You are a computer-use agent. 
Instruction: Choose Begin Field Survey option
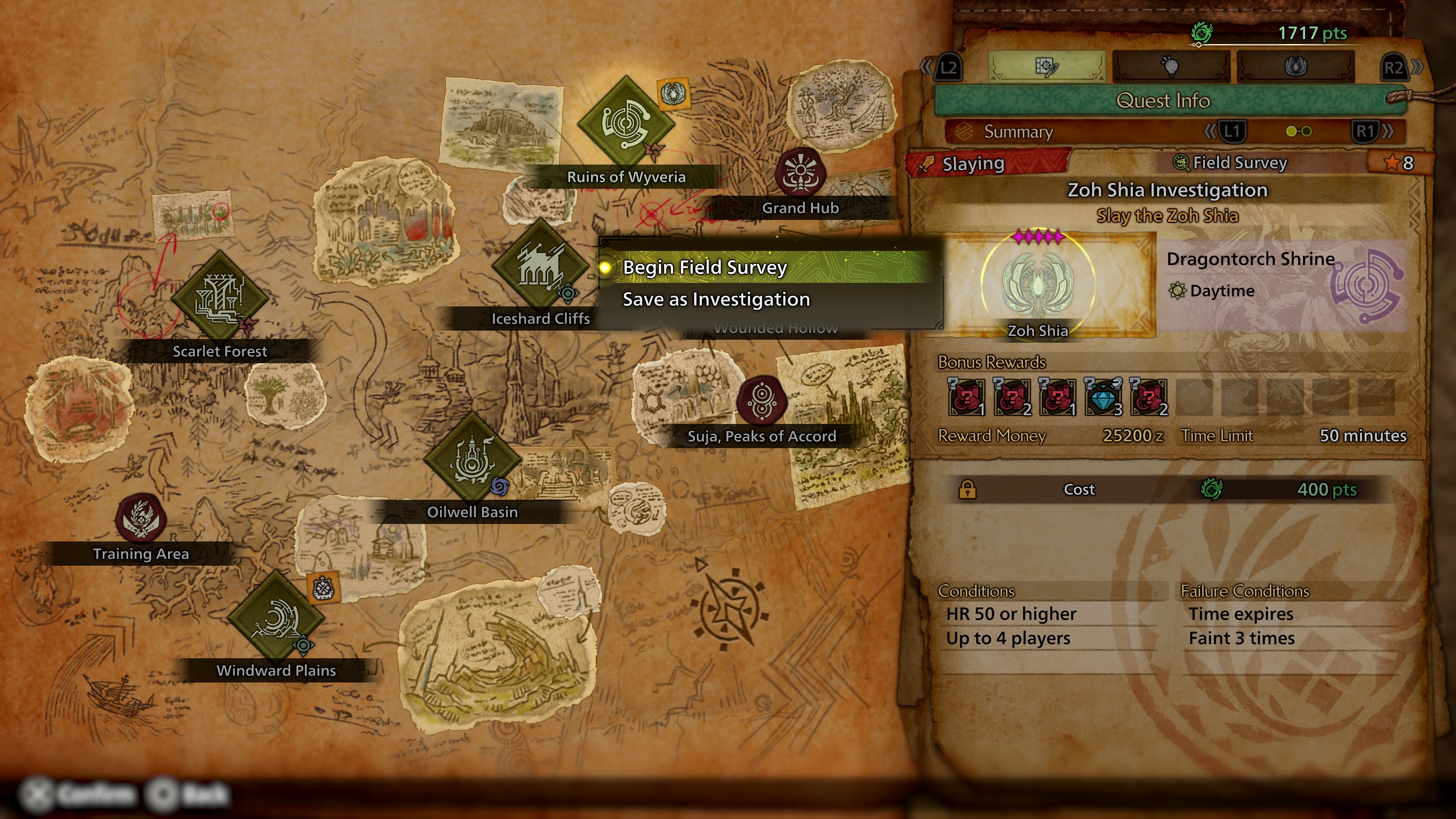click(x=704, y=267)
